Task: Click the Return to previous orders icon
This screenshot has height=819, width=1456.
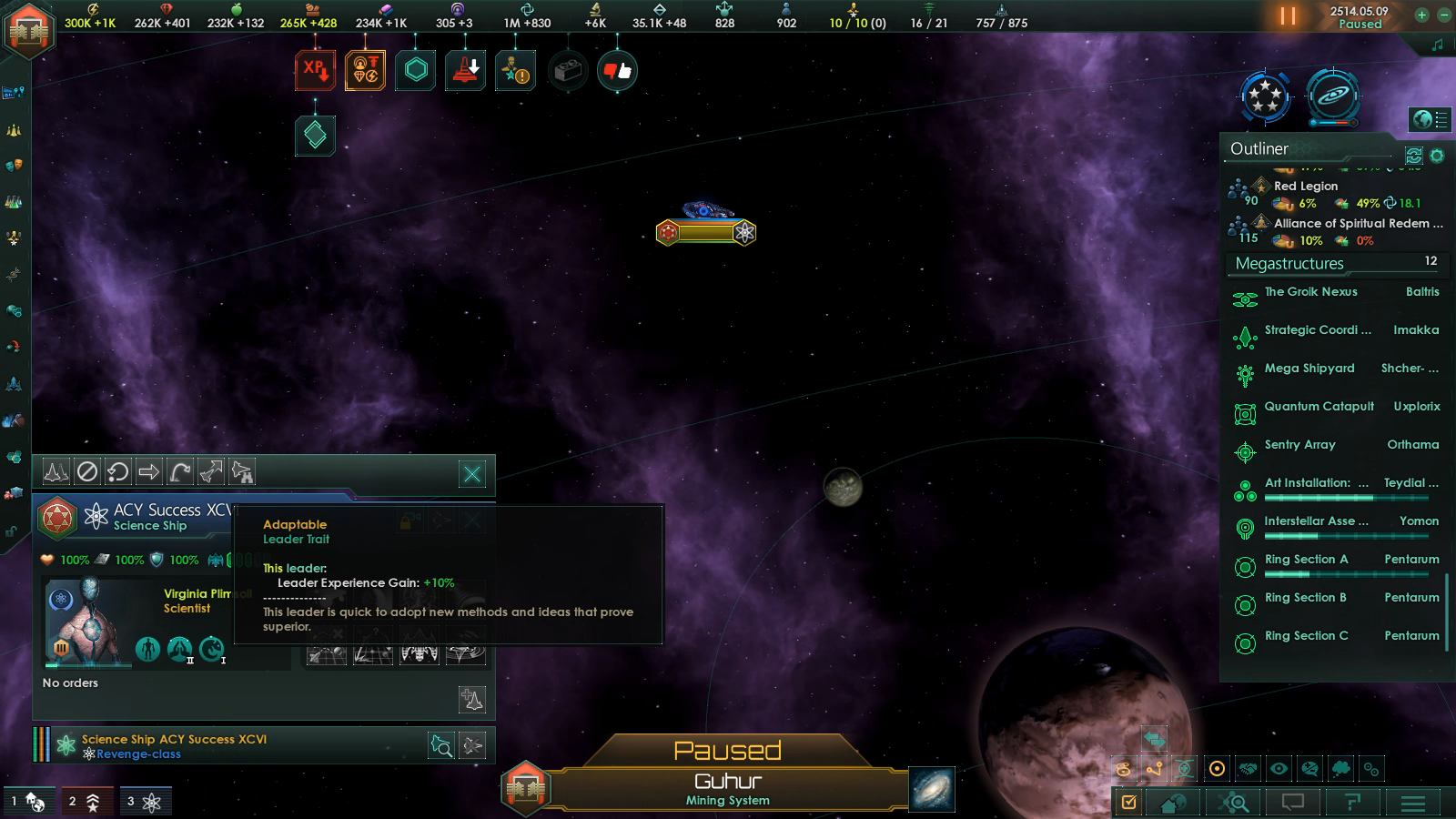Action: pos(116,470)
